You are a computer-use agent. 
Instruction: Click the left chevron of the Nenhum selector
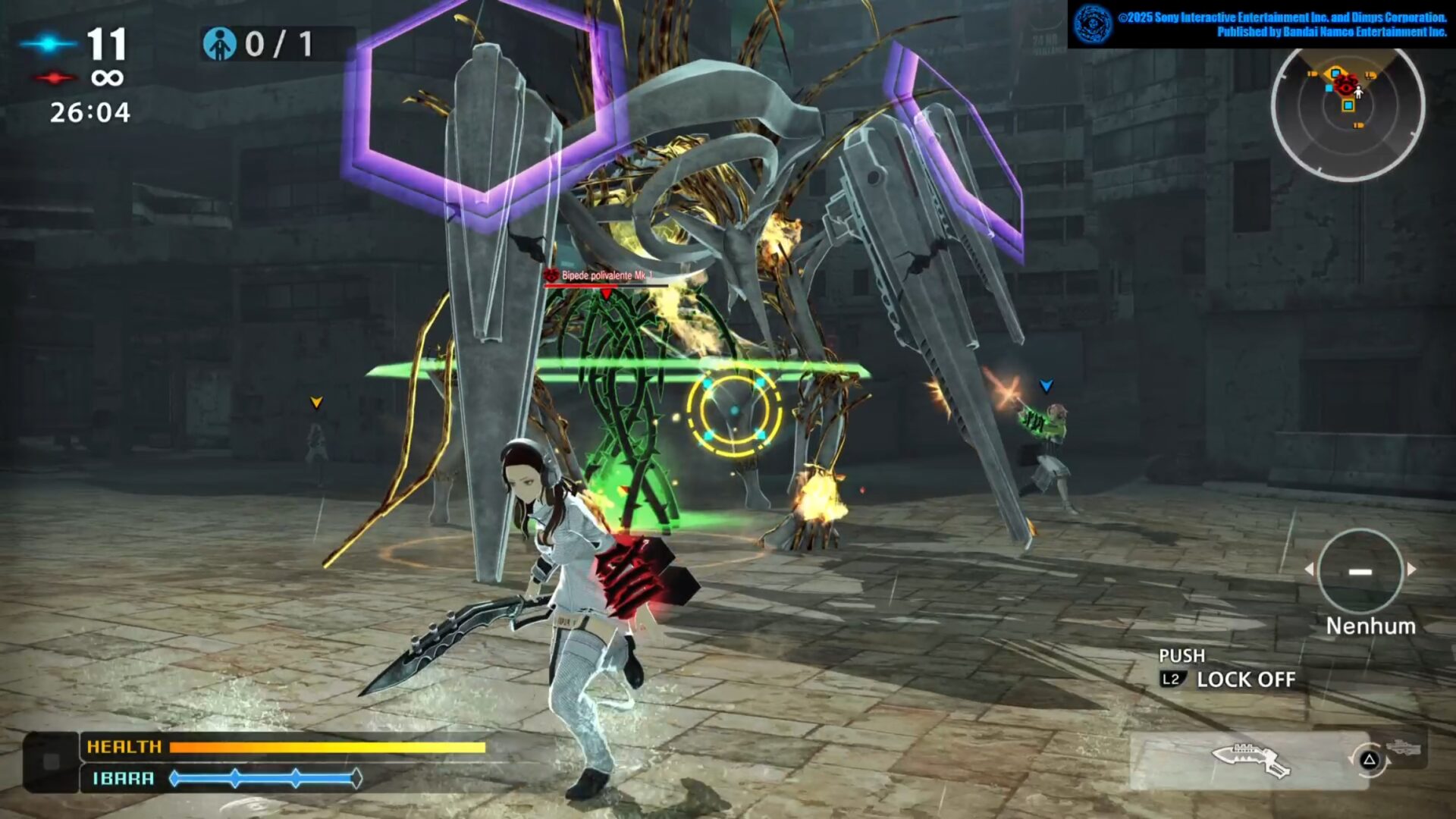pyautogui.click(x=1308, y=569)
